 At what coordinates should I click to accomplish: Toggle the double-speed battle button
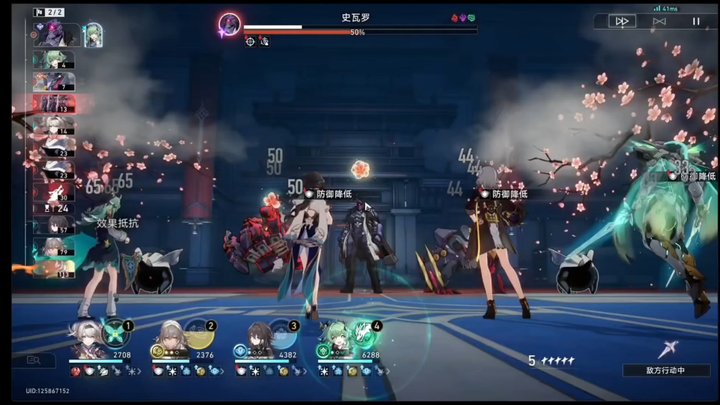622,20
